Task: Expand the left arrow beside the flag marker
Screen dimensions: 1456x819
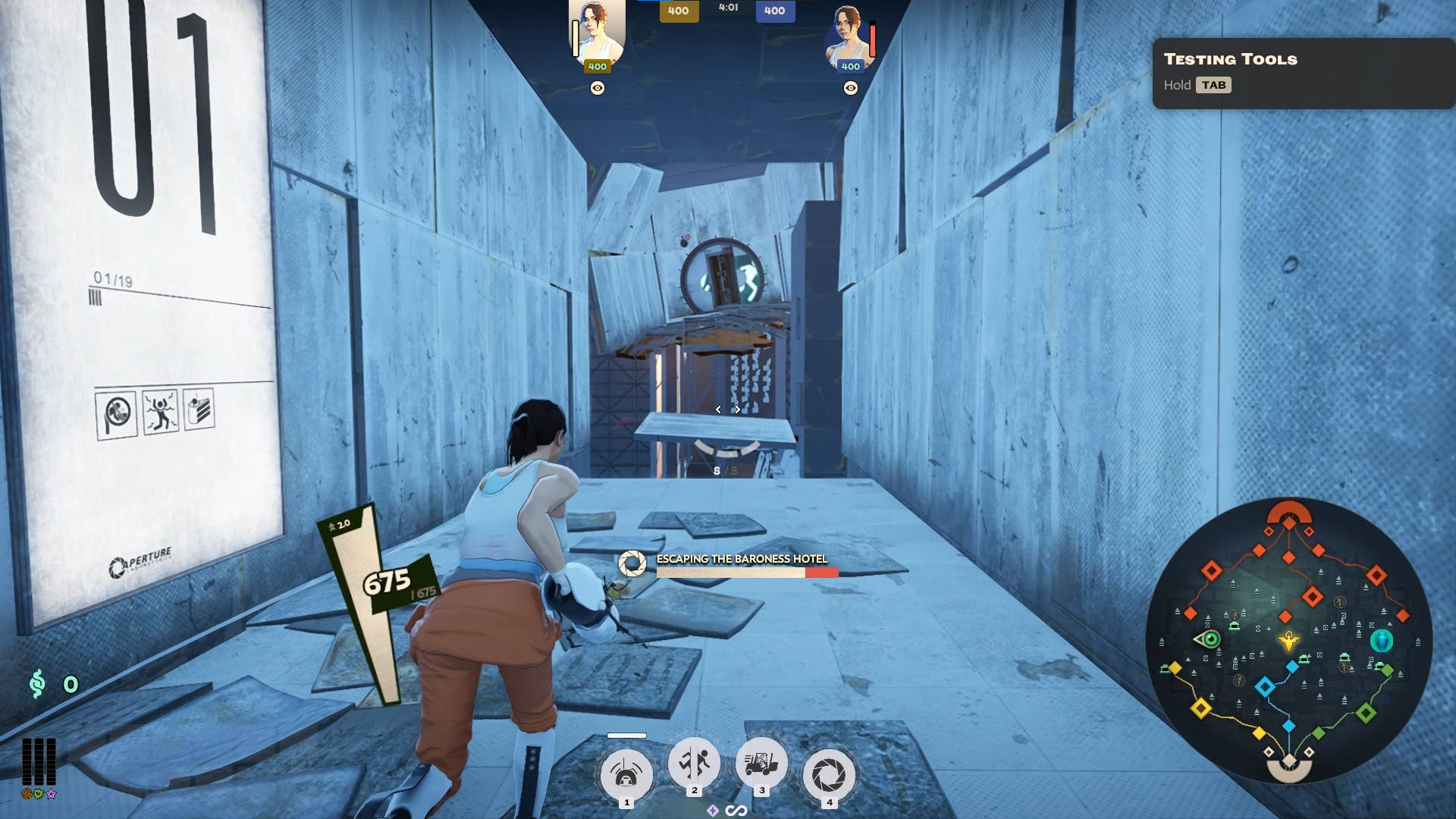Action: coord(717,409)
